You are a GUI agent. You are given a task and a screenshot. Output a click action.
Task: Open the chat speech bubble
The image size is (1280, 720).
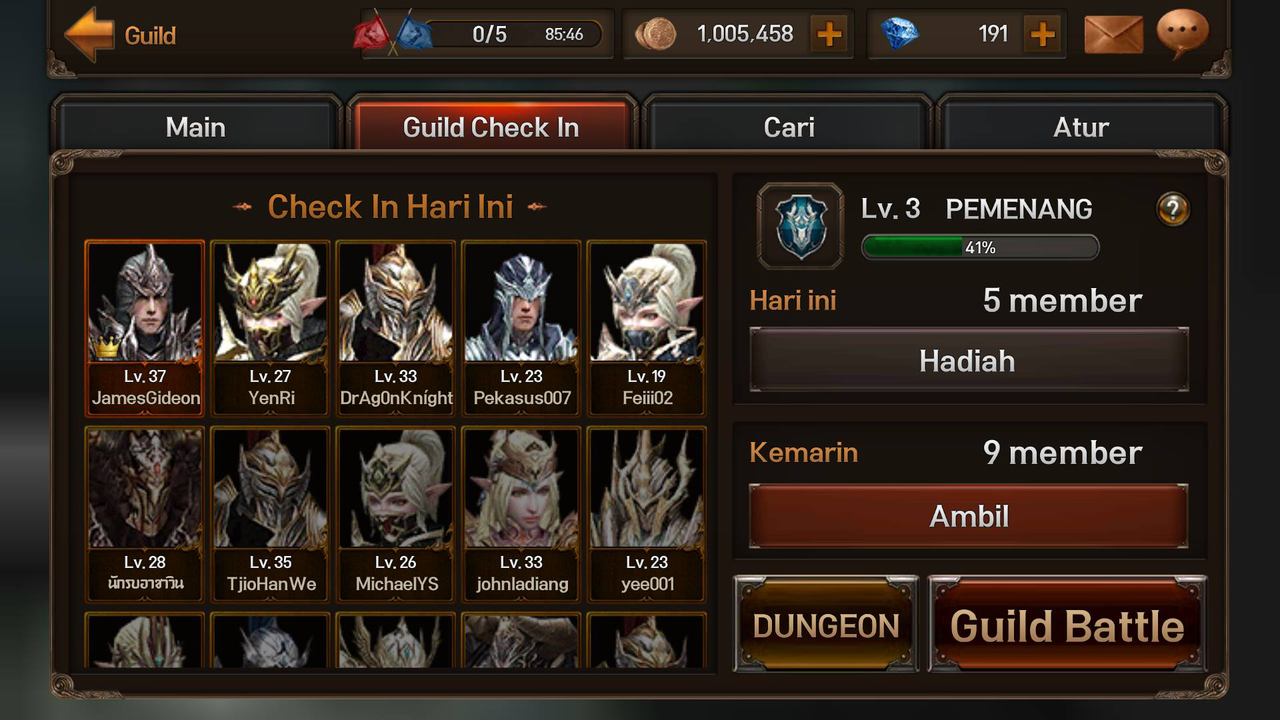click(1182, 33)
